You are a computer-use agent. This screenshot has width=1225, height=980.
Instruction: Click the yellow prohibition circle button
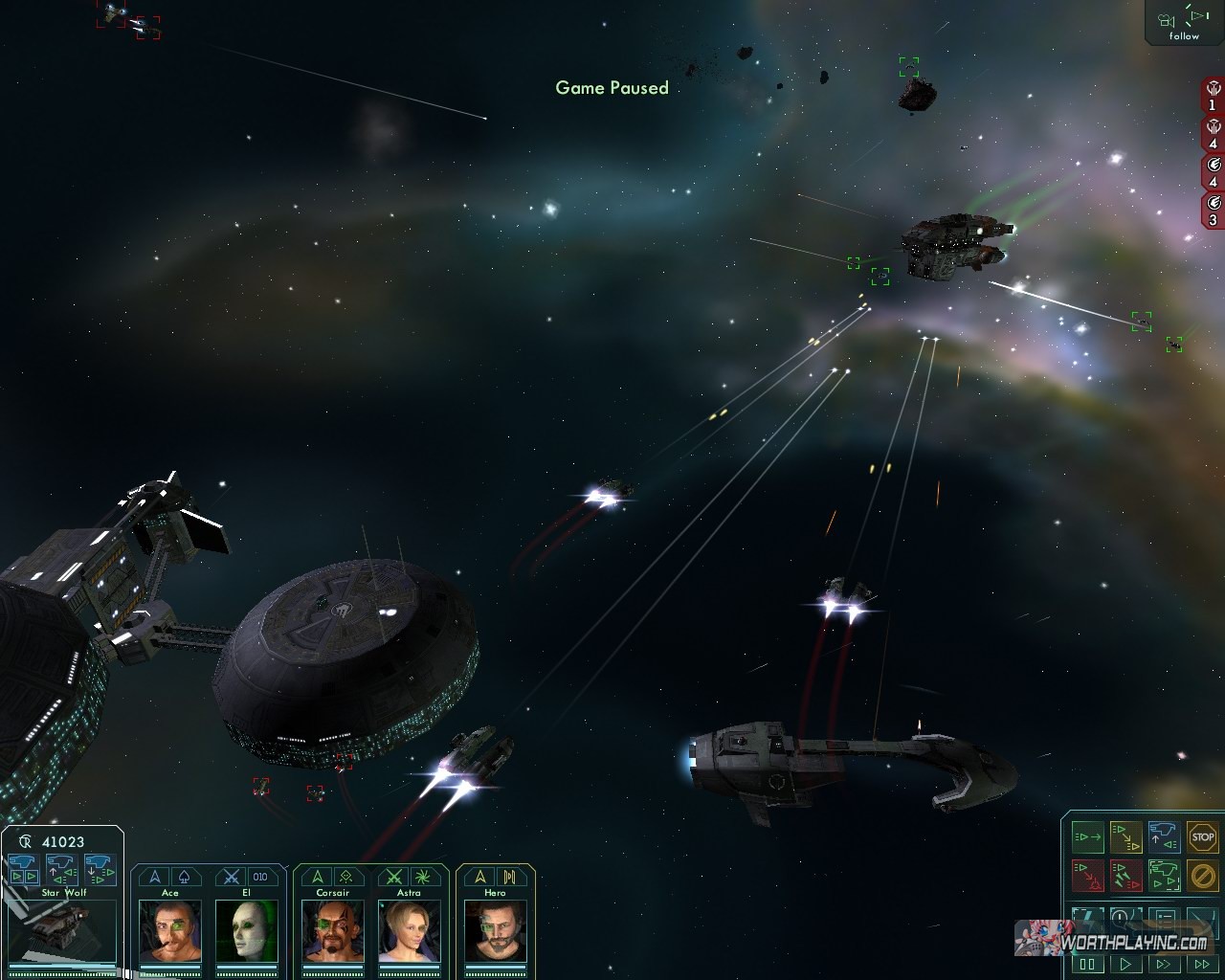[x=1202, y=875]
